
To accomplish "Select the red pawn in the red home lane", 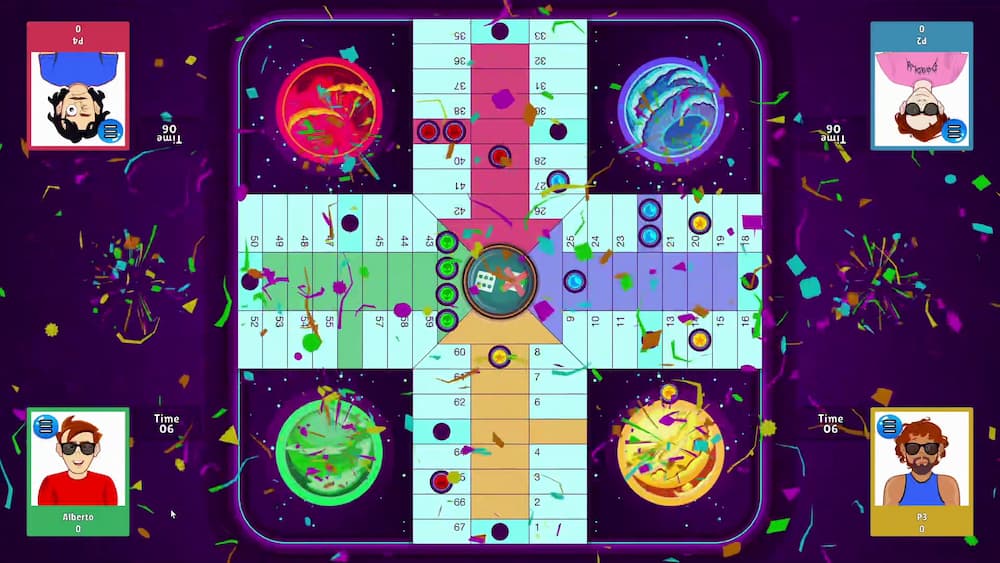I will pos(499,156).
